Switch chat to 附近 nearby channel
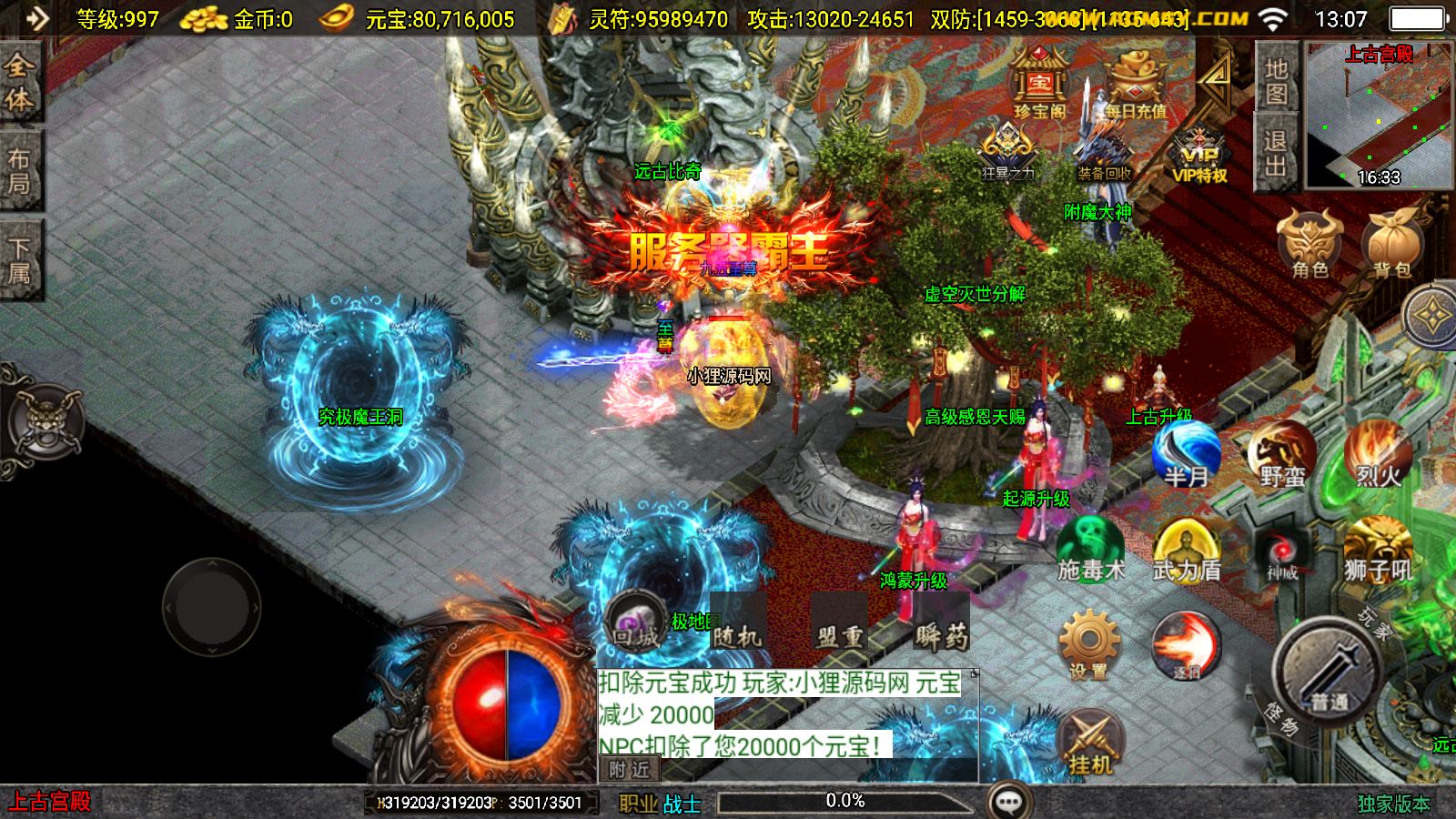Screen dimensions: 1456x819 629,770
